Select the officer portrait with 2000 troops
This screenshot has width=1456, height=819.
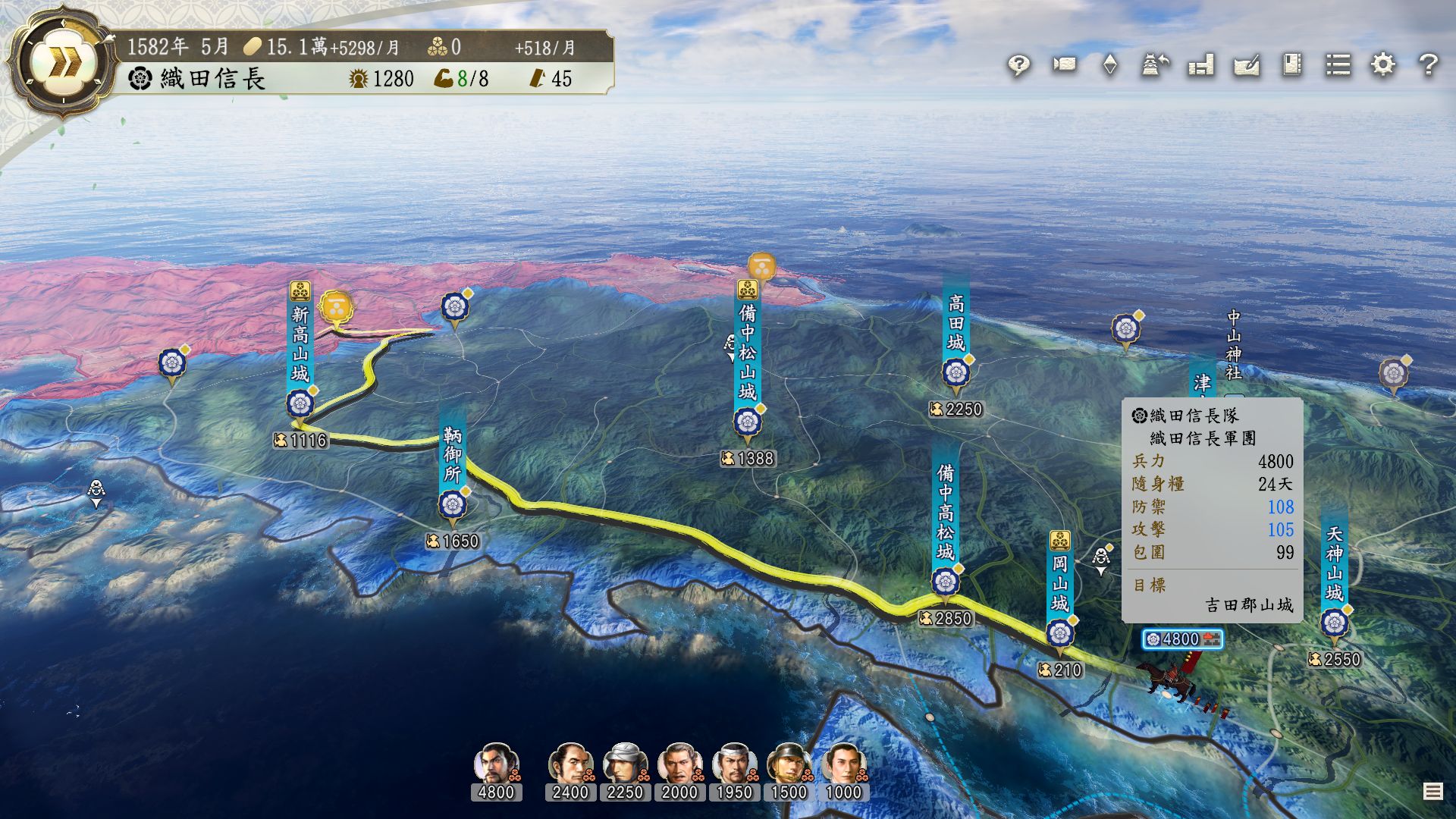tap(679, 764)
